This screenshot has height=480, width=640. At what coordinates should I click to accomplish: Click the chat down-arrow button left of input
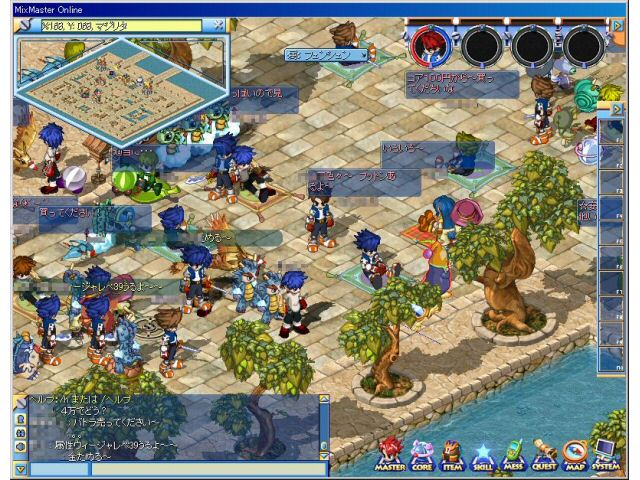pos(20,468)
